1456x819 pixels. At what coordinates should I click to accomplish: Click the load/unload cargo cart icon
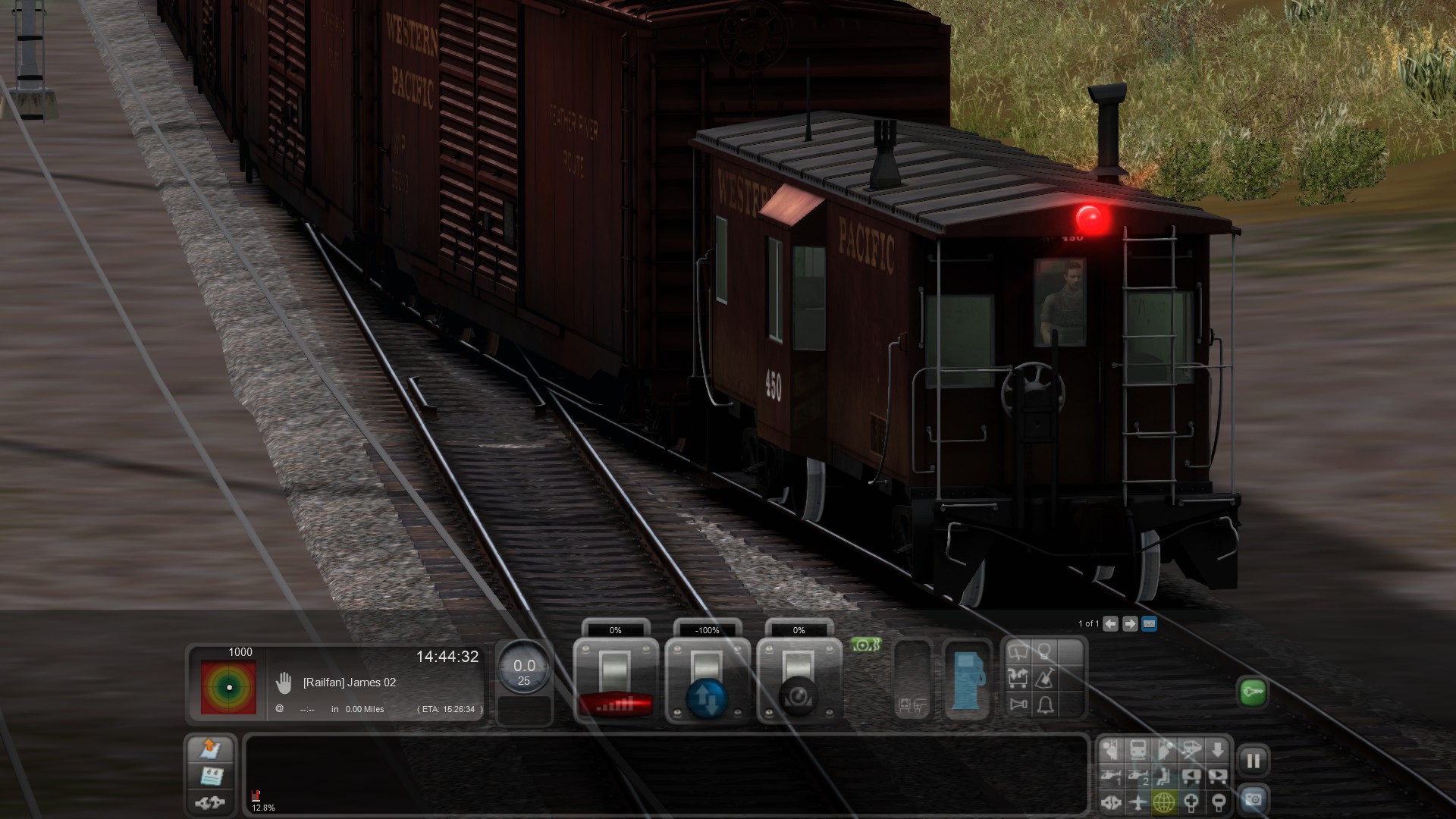pyautogui.click(x=1018, y=678)
